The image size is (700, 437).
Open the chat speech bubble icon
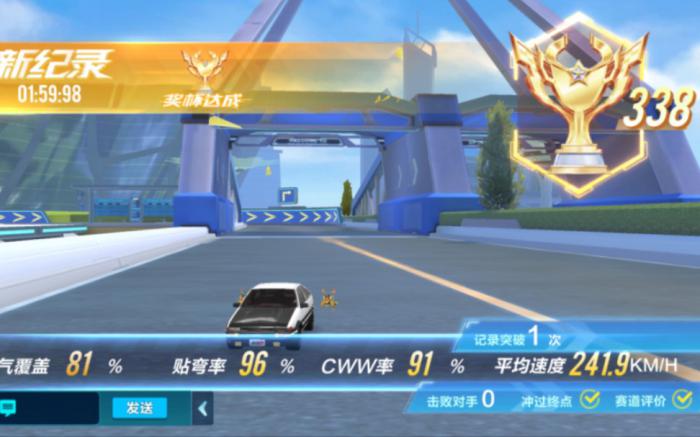point(8,408)
